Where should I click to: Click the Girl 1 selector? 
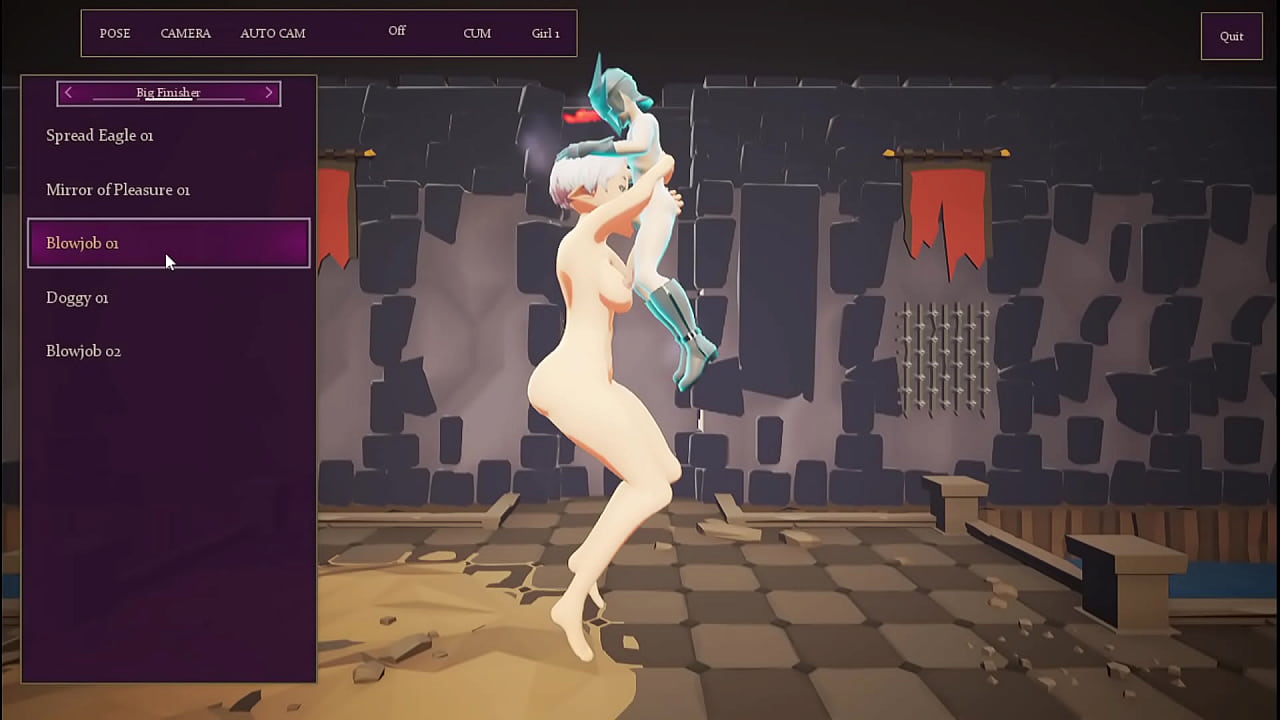point(545,33)
